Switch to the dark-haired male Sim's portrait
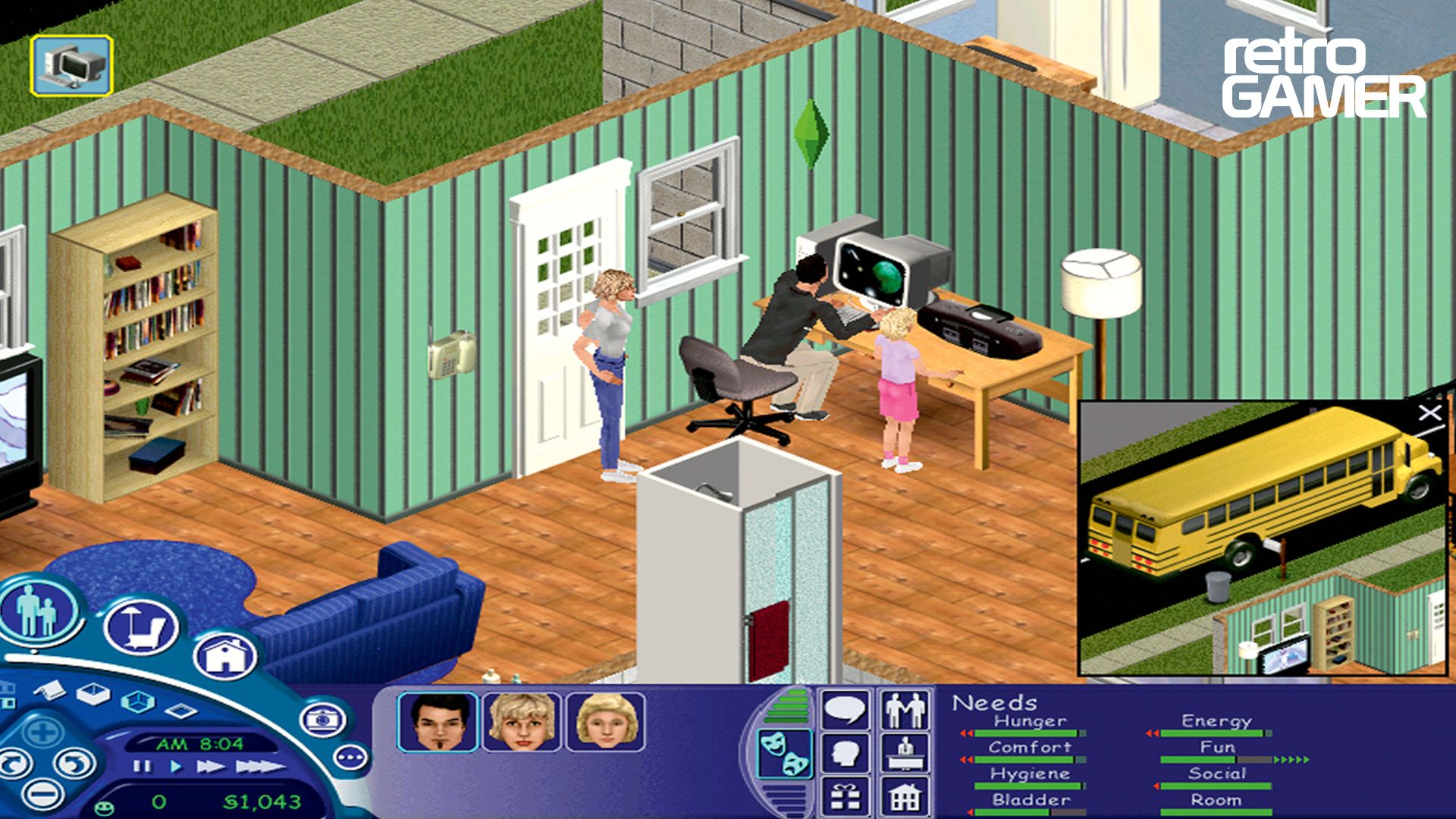Image resolution: width=1456 pixels, height=819 pixels. pyautogui.click(x=439, y=721)
